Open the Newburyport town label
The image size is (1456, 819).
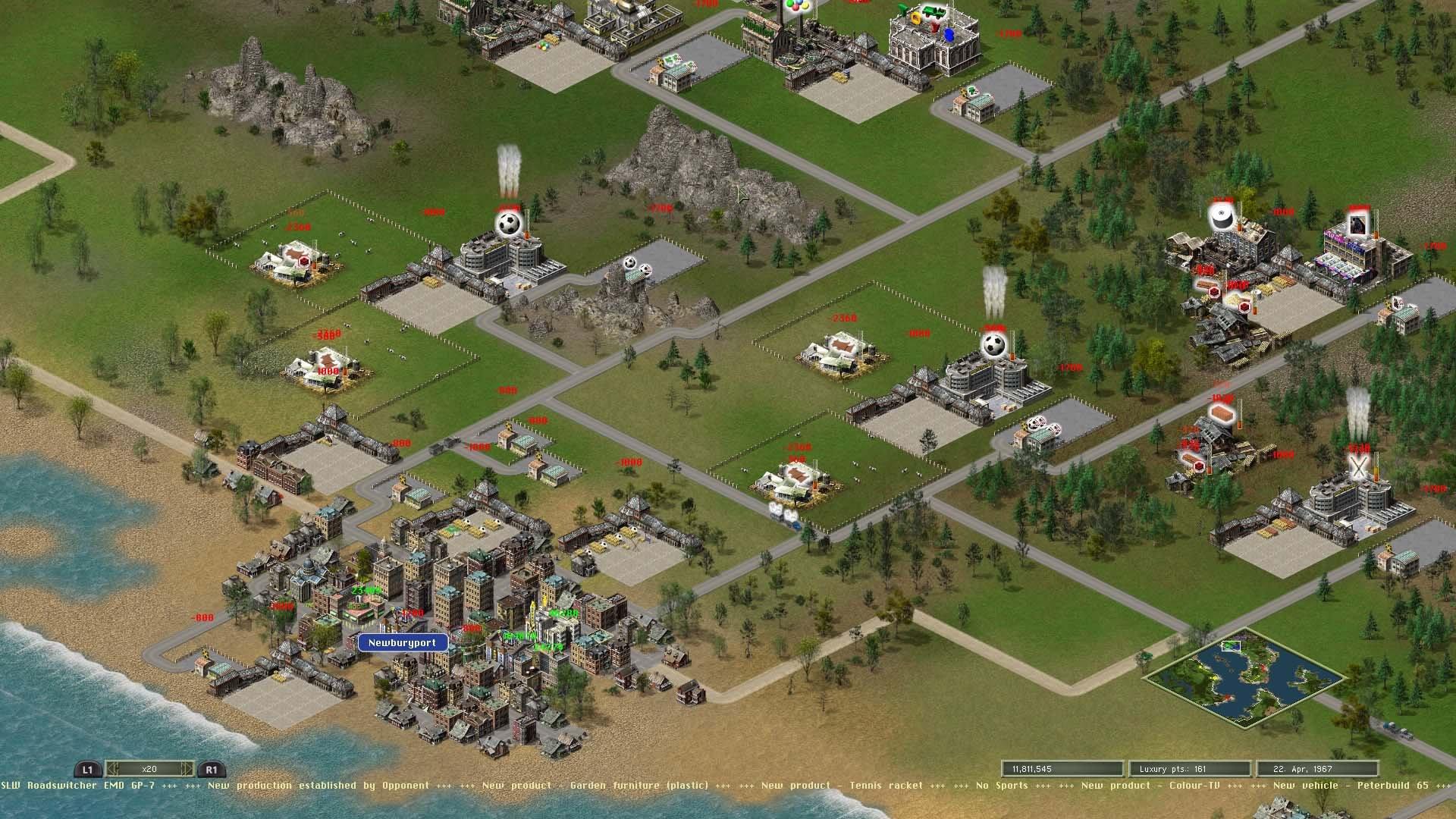(x=403, y=641)
